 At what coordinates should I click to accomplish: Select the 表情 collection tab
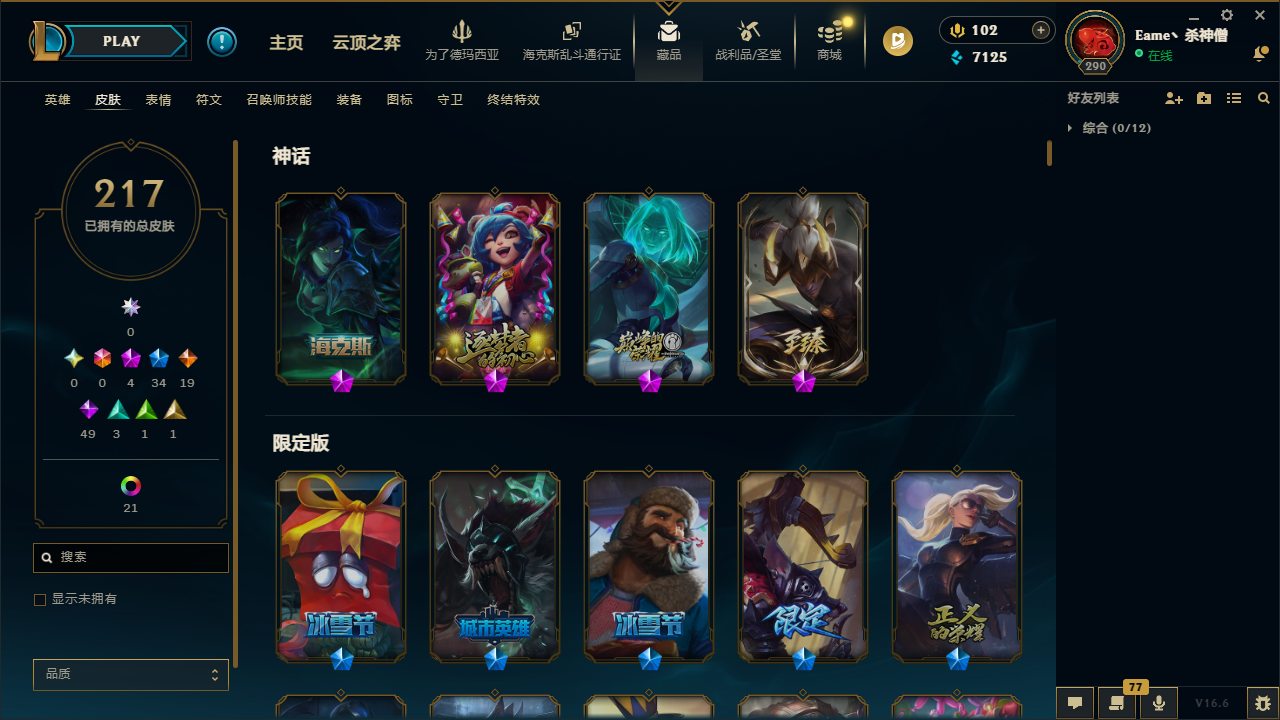coord(157,99)
